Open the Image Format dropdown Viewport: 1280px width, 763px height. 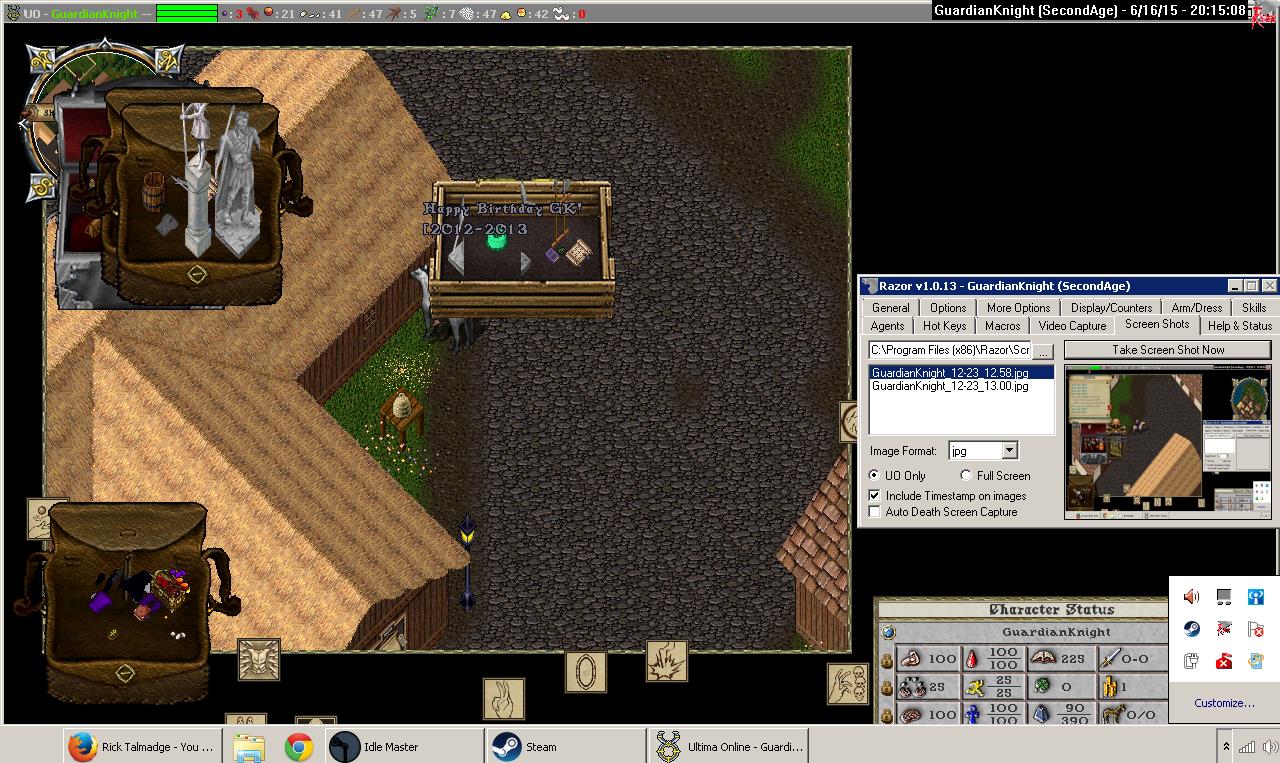(1009, 451)
